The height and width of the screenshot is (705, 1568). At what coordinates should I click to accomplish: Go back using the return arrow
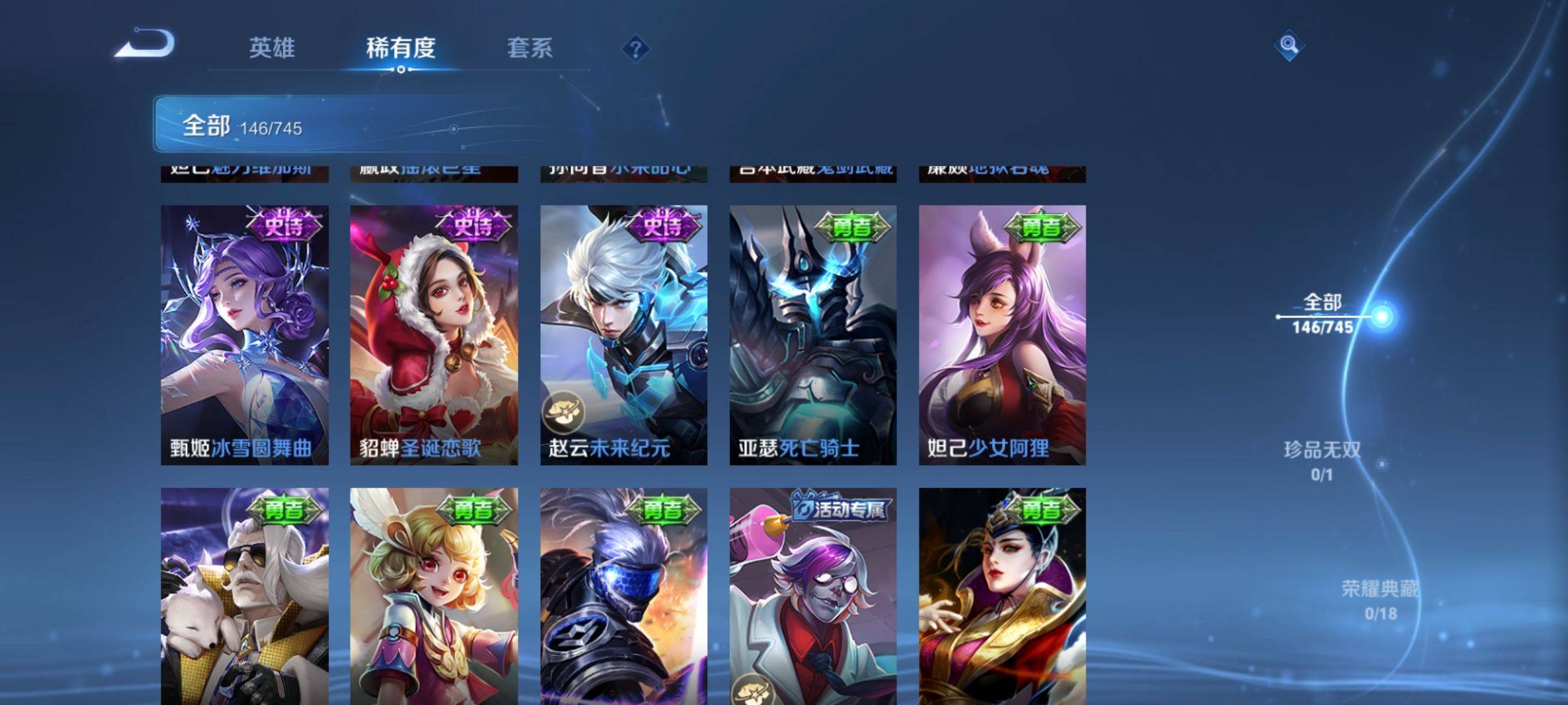pos(146,44)
